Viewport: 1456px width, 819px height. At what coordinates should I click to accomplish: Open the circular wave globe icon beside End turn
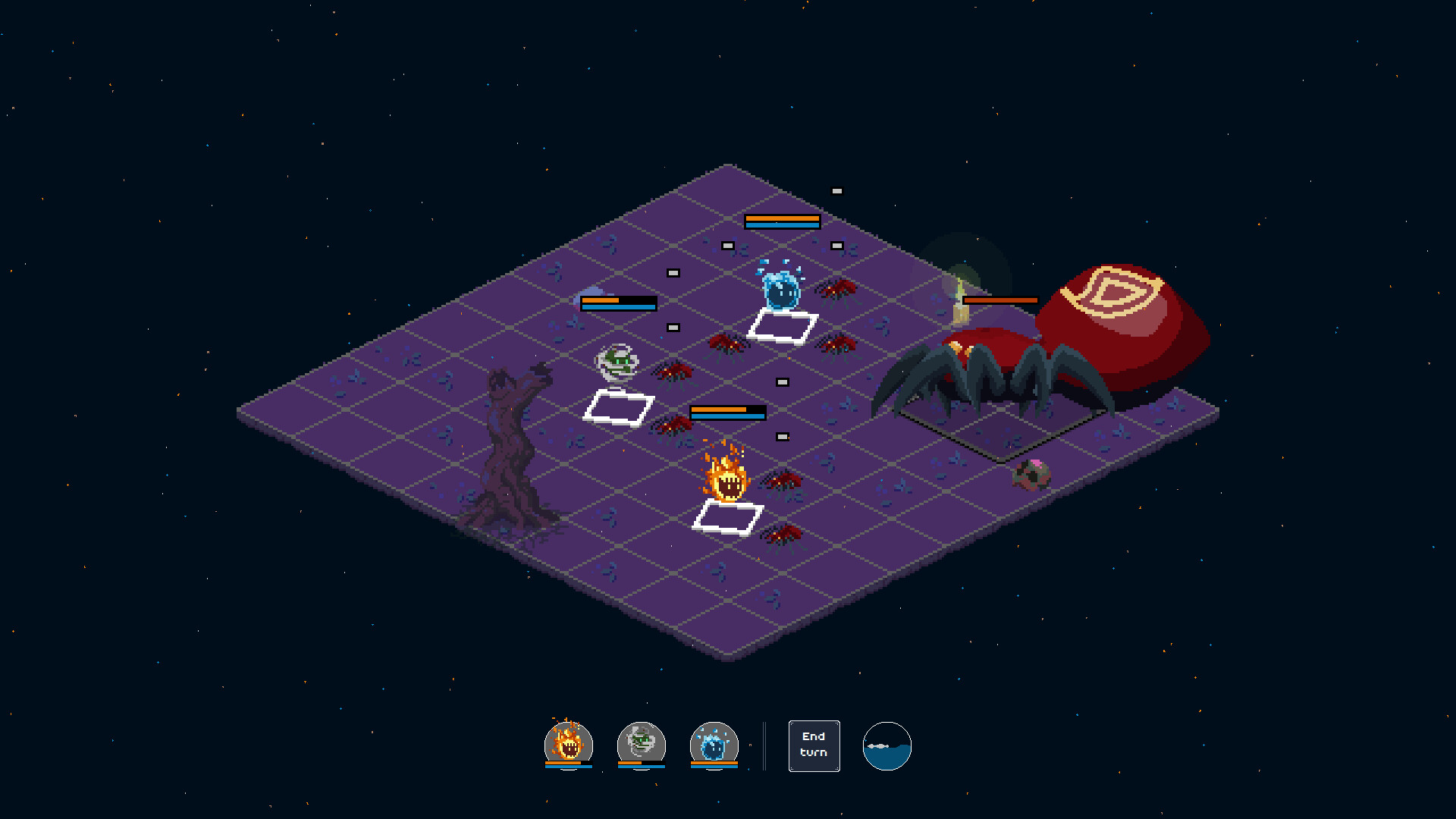(x=887, y=746)
